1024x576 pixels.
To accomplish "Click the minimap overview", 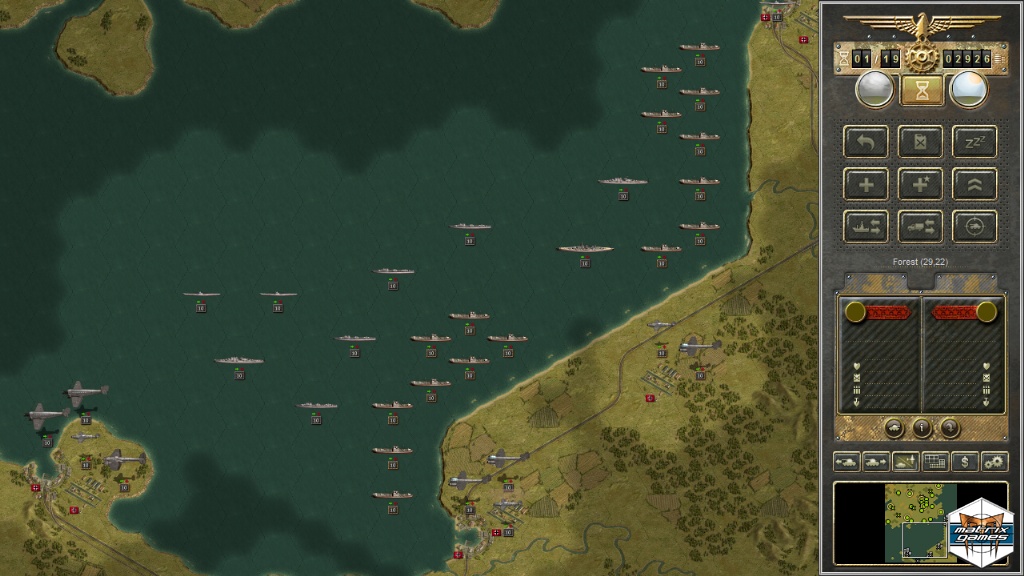I will pyautogui.click(x=890, y=522).
